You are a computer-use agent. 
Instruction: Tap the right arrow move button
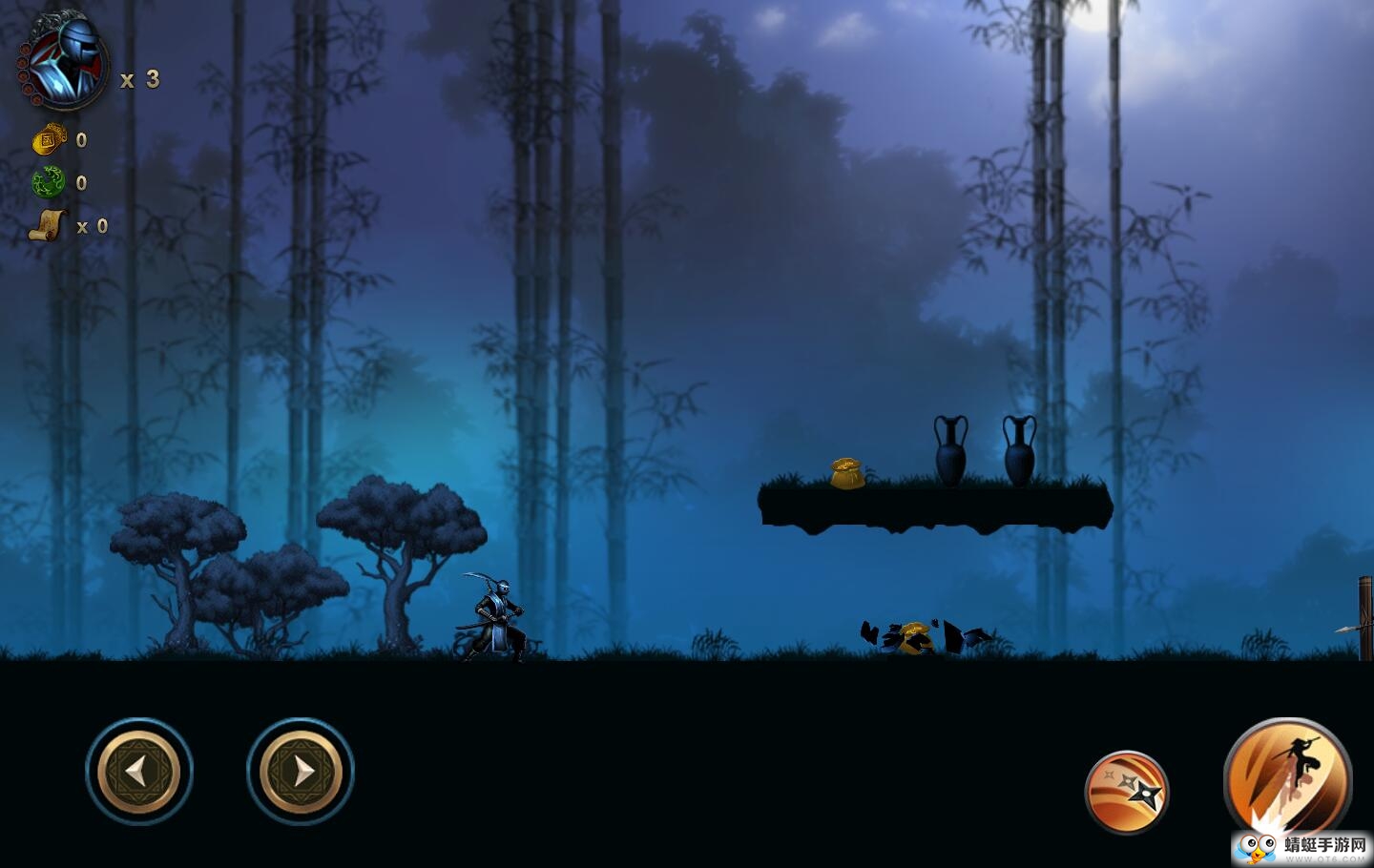point(301,771)
